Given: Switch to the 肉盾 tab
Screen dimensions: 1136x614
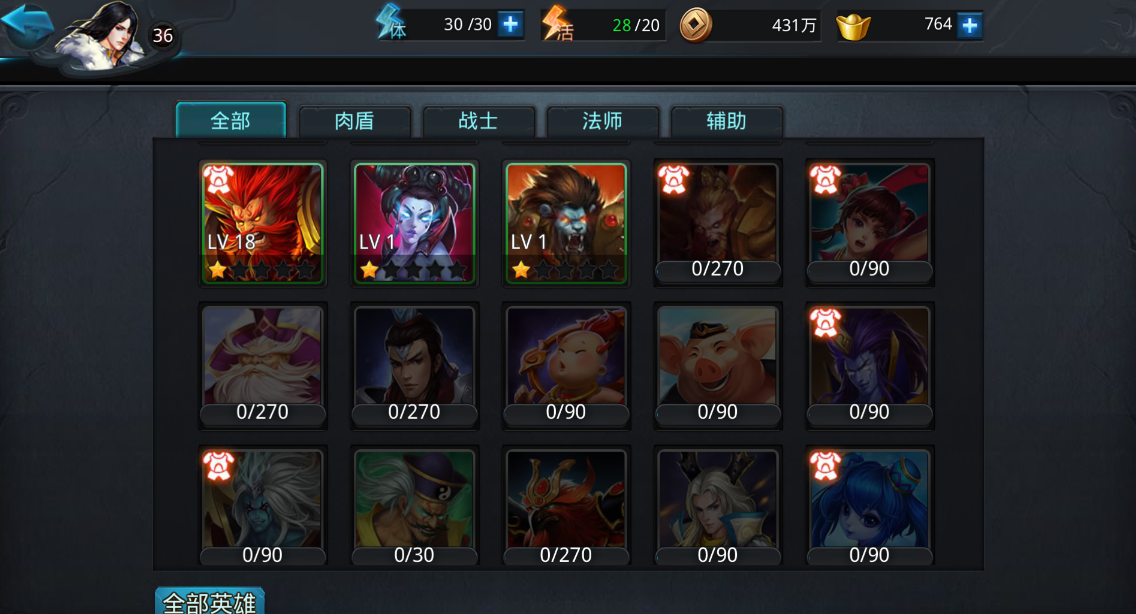Looking at the screenshot, I should (355, 122).
